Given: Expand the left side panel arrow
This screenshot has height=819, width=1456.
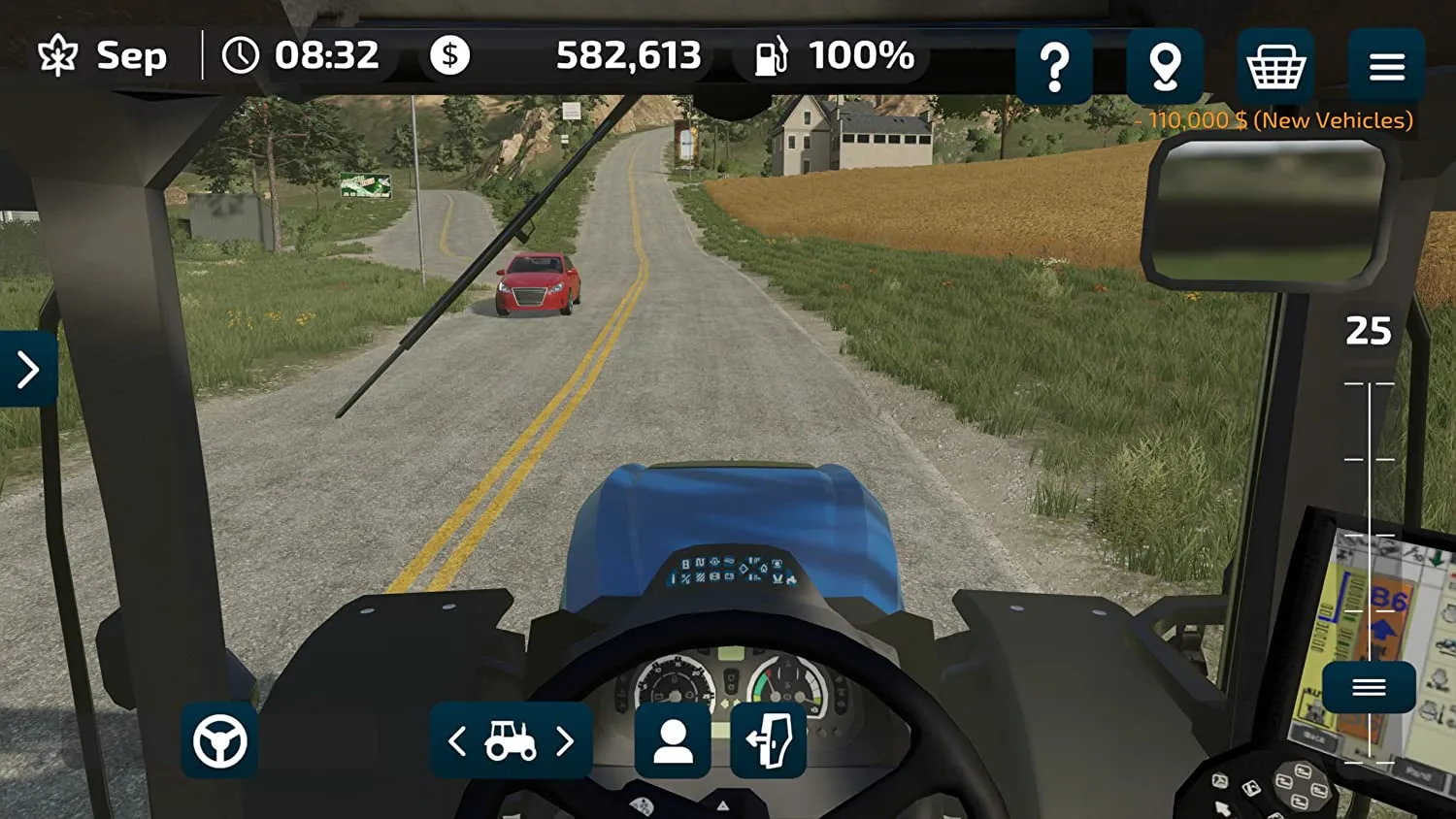Looking at the screenshot, I should pyautogui.click(x=28, y=369).
